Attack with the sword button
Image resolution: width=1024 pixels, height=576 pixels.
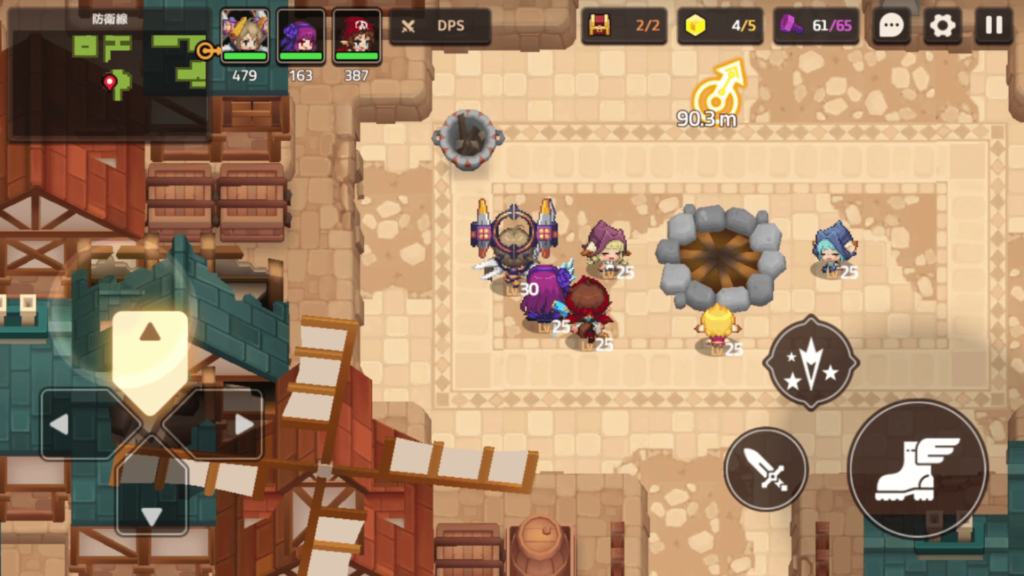[x=766, y=468]
